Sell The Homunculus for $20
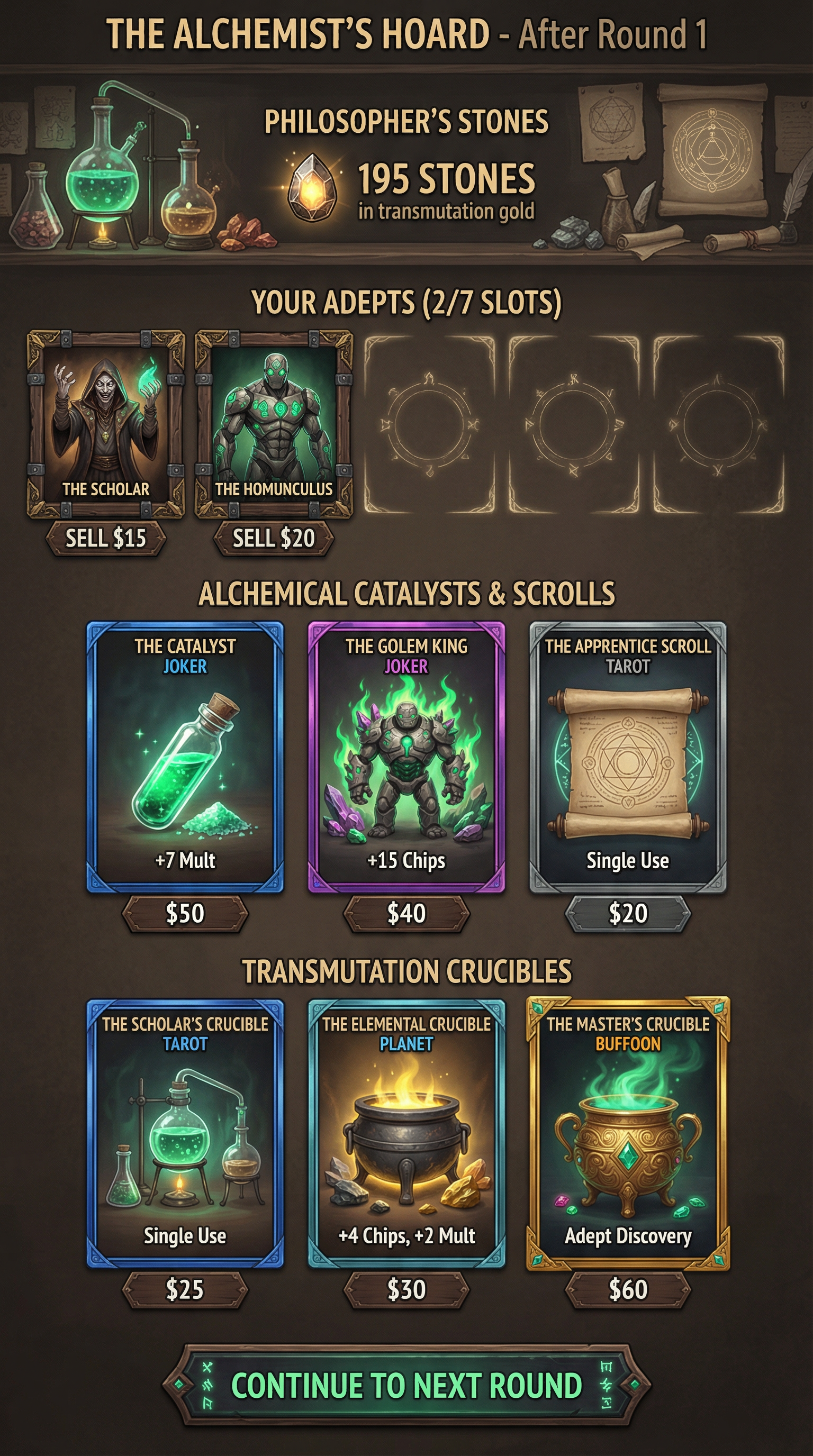This screenshot has height=1456, width=813. pos(274,538)
